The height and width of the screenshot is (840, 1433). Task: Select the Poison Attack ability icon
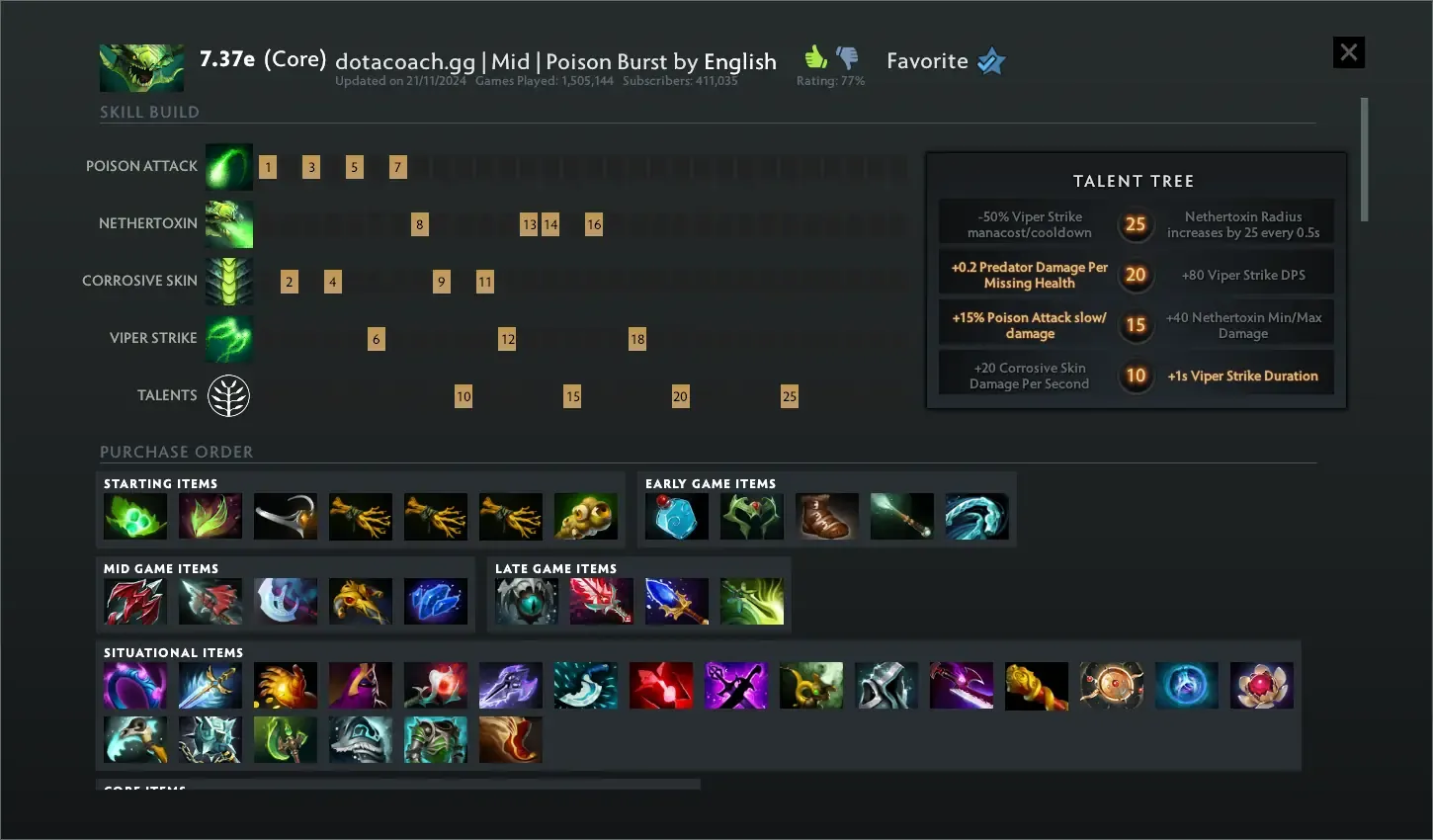[x=229, y=167]
